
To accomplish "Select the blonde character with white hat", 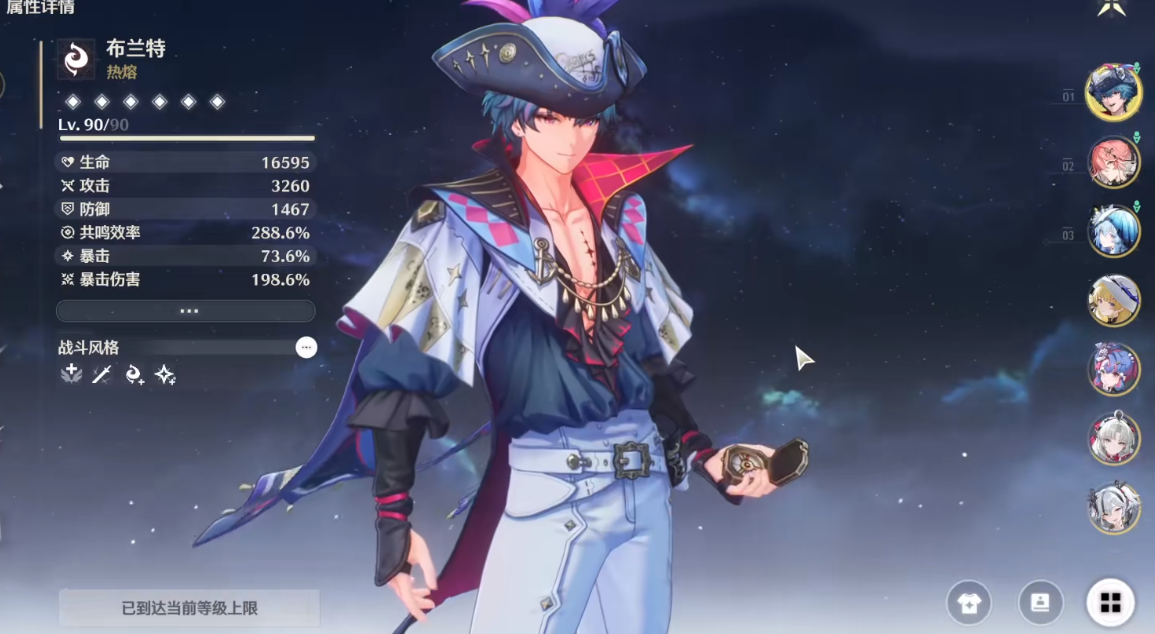I will 1113,300.
